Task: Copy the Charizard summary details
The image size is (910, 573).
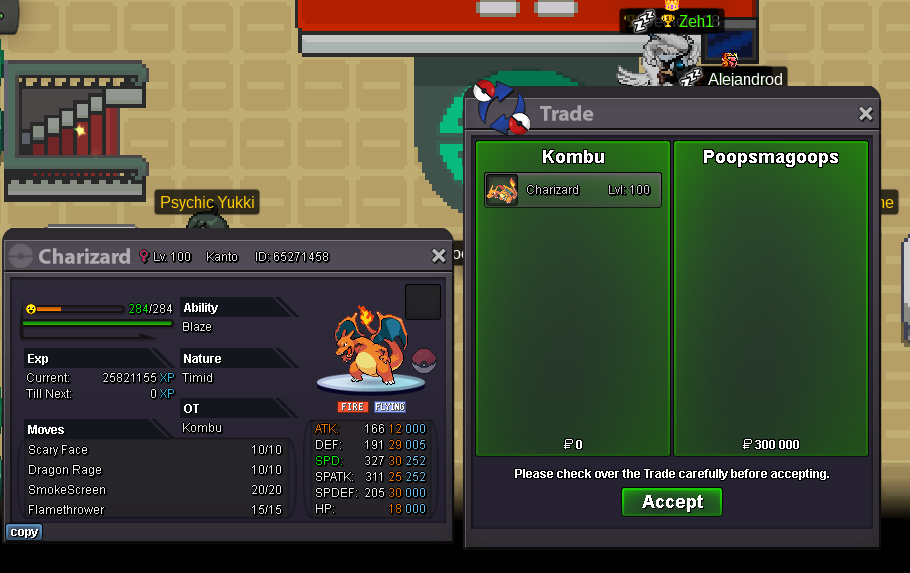Action: coord(24,532)
